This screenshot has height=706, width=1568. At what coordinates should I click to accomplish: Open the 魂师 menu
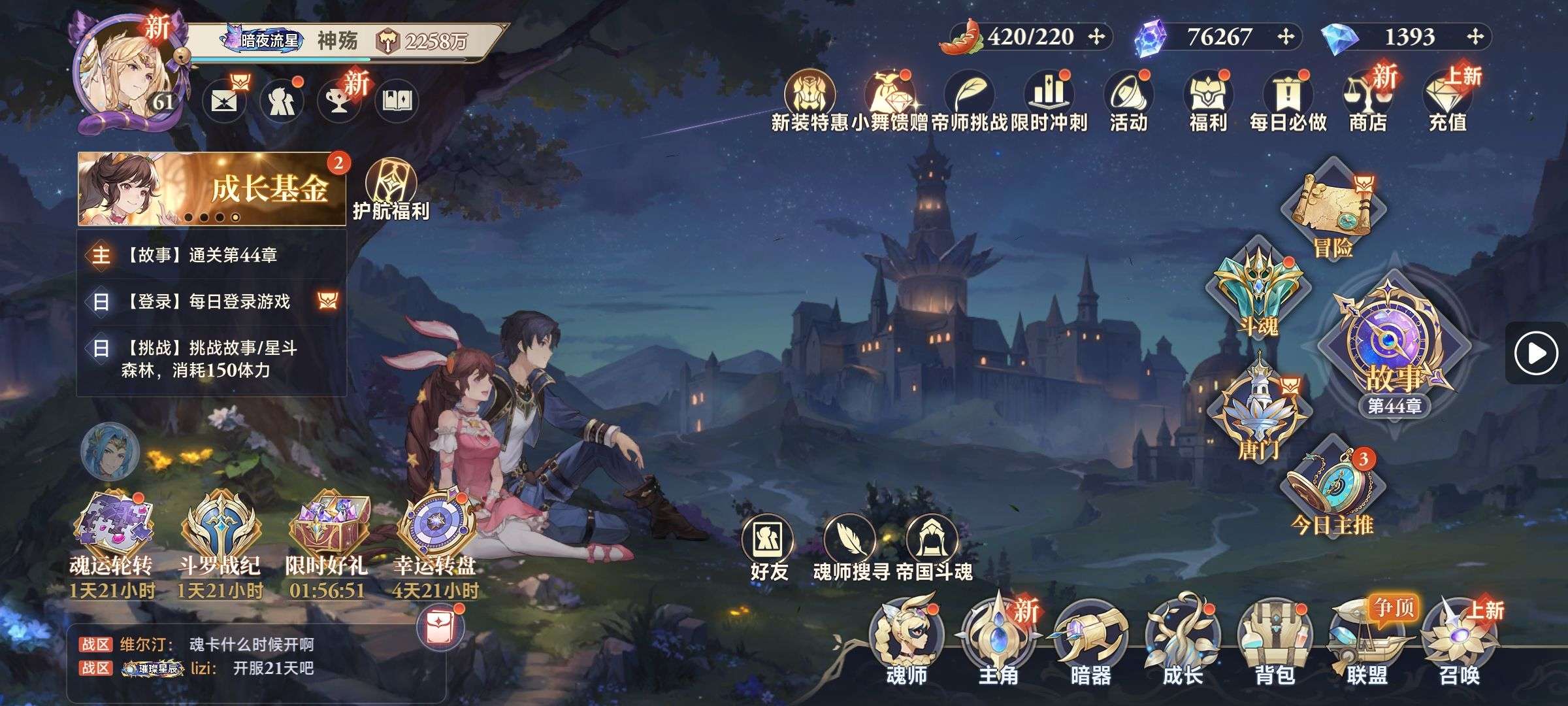[906, 644]
